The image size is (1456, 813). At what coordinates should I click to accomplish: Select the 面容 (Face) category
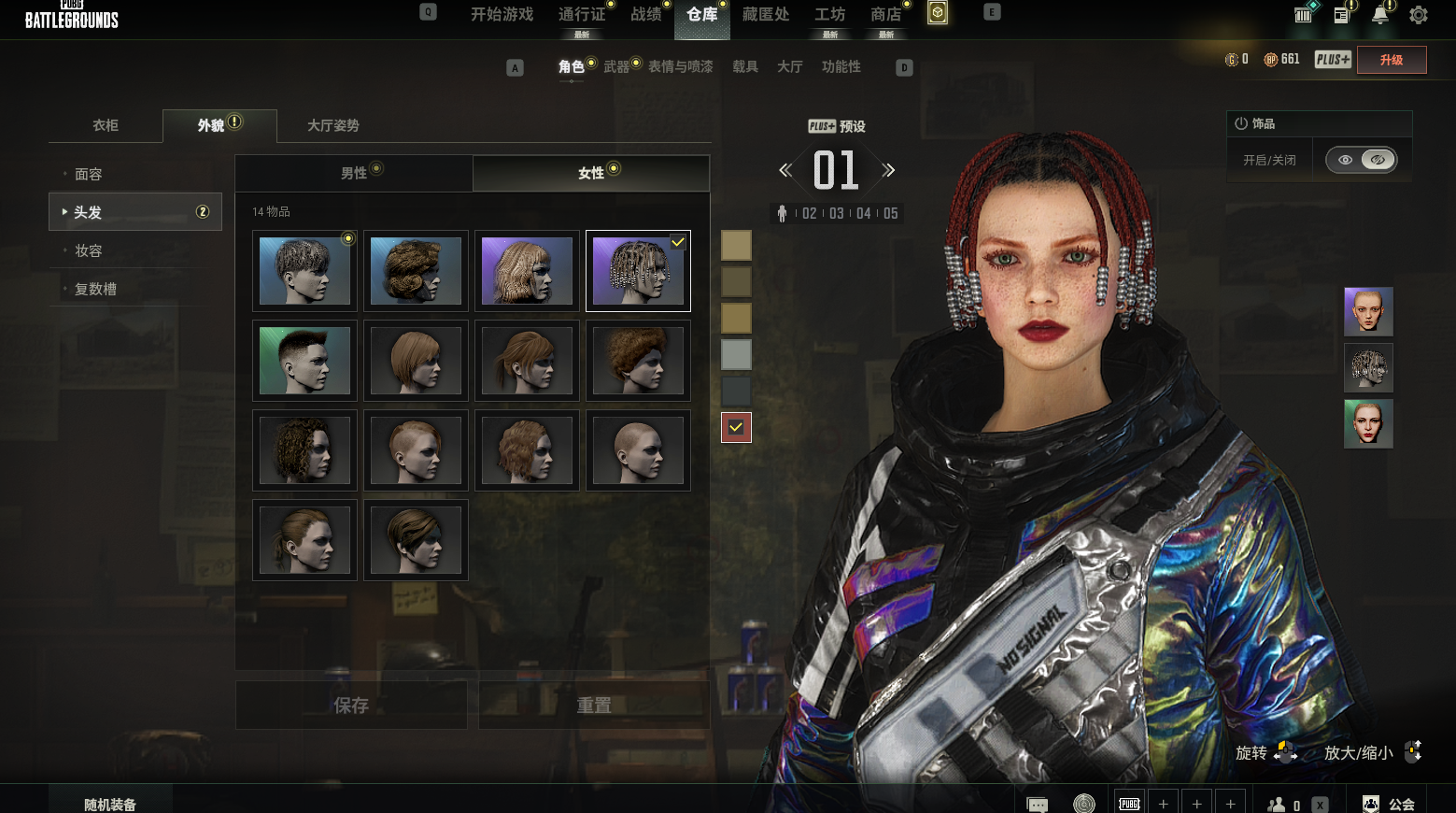(89, 174)
